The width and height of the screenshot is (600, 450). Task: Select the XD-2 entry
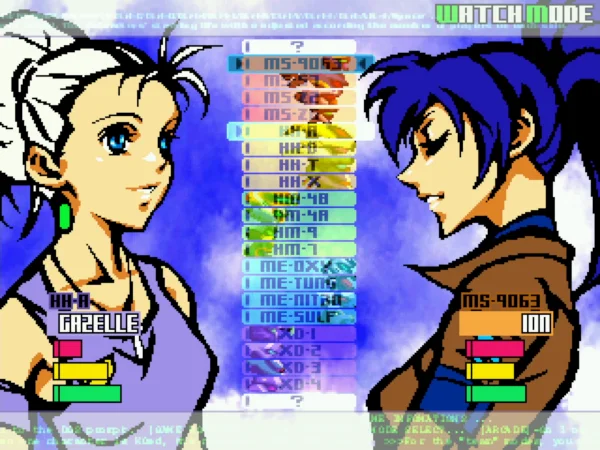(299, 351)
